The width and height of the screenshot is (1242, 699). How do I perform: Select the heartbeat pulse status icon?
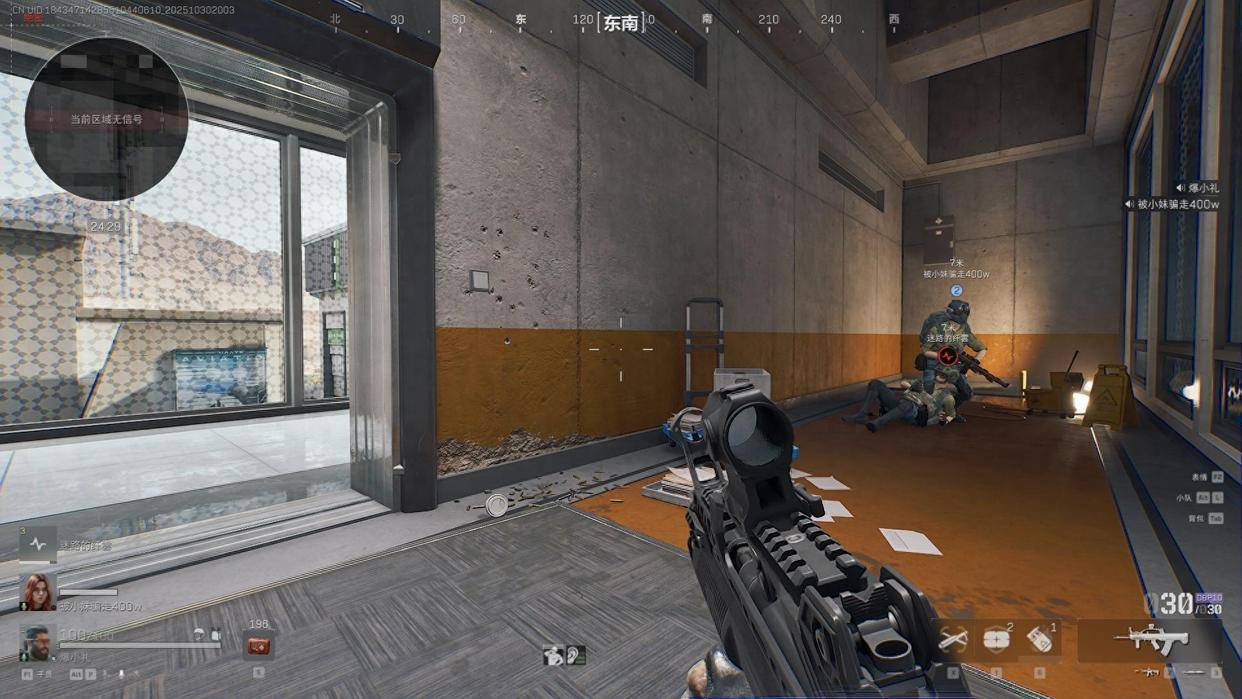[x=38, y=545]
